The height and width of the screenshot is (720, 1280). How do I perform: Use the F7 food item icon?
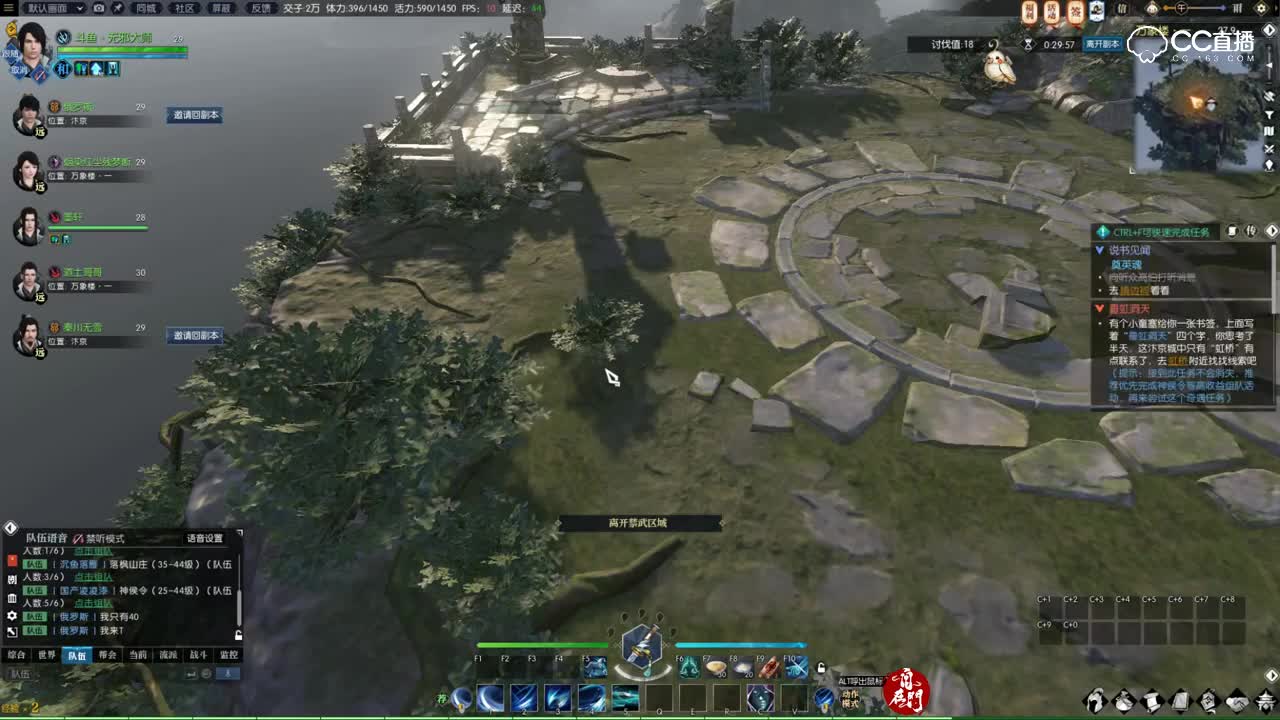[x=714, y=667]
